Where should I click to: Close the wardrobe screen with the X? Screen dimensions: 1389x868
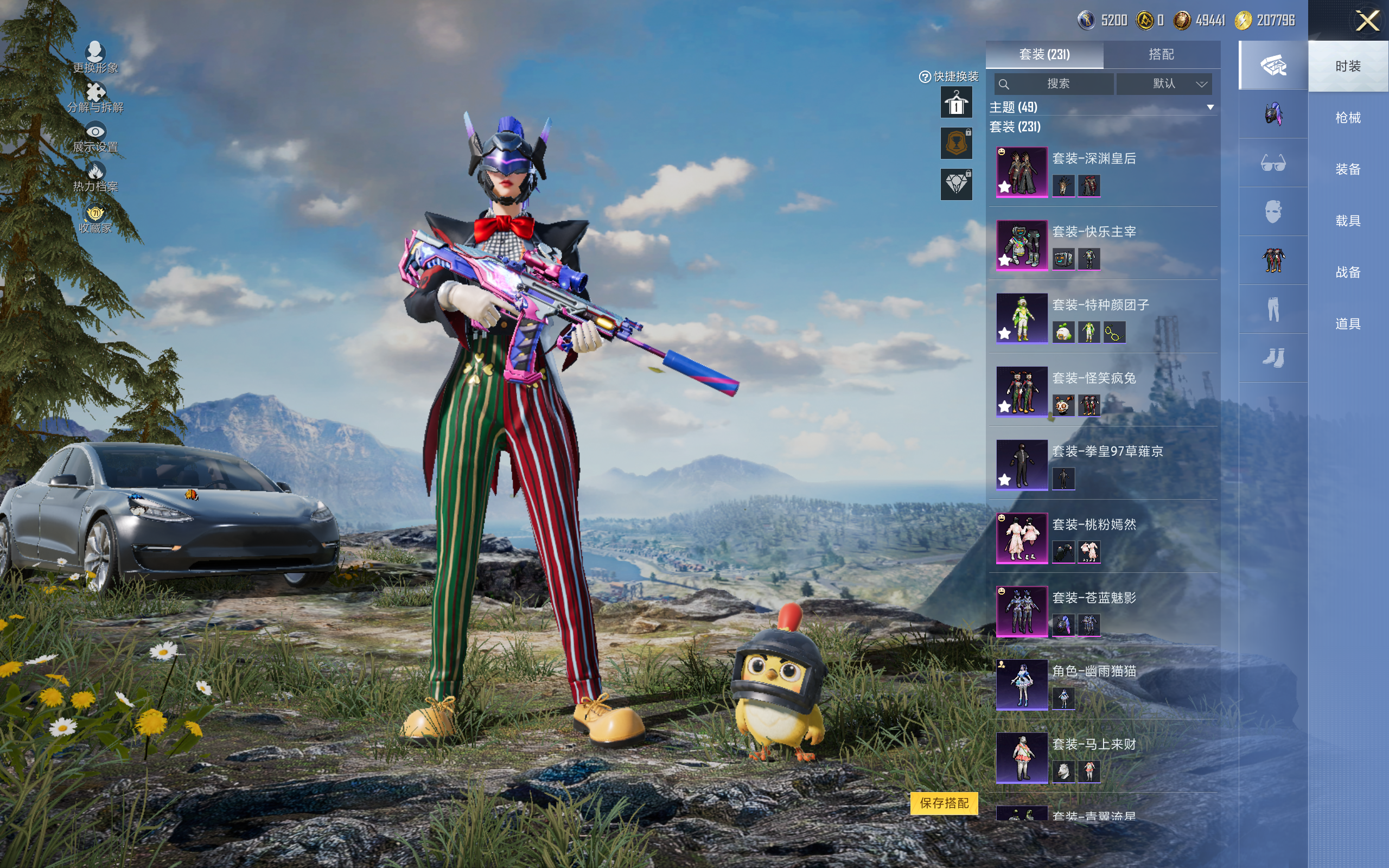click(1367, 21)
